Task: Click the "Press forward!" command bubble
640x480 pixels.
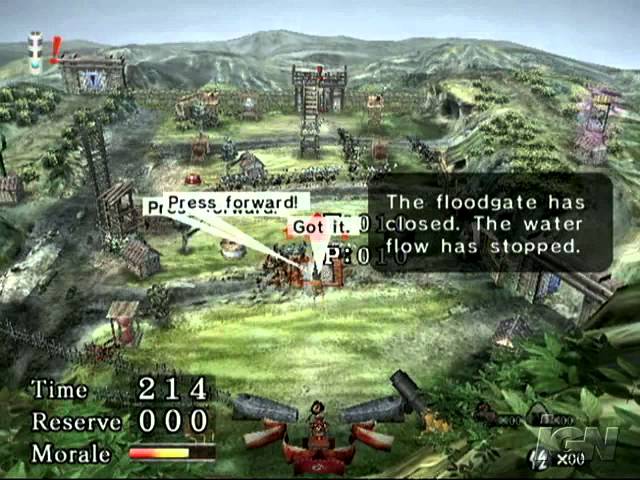Action: click(x=236, y=201)
